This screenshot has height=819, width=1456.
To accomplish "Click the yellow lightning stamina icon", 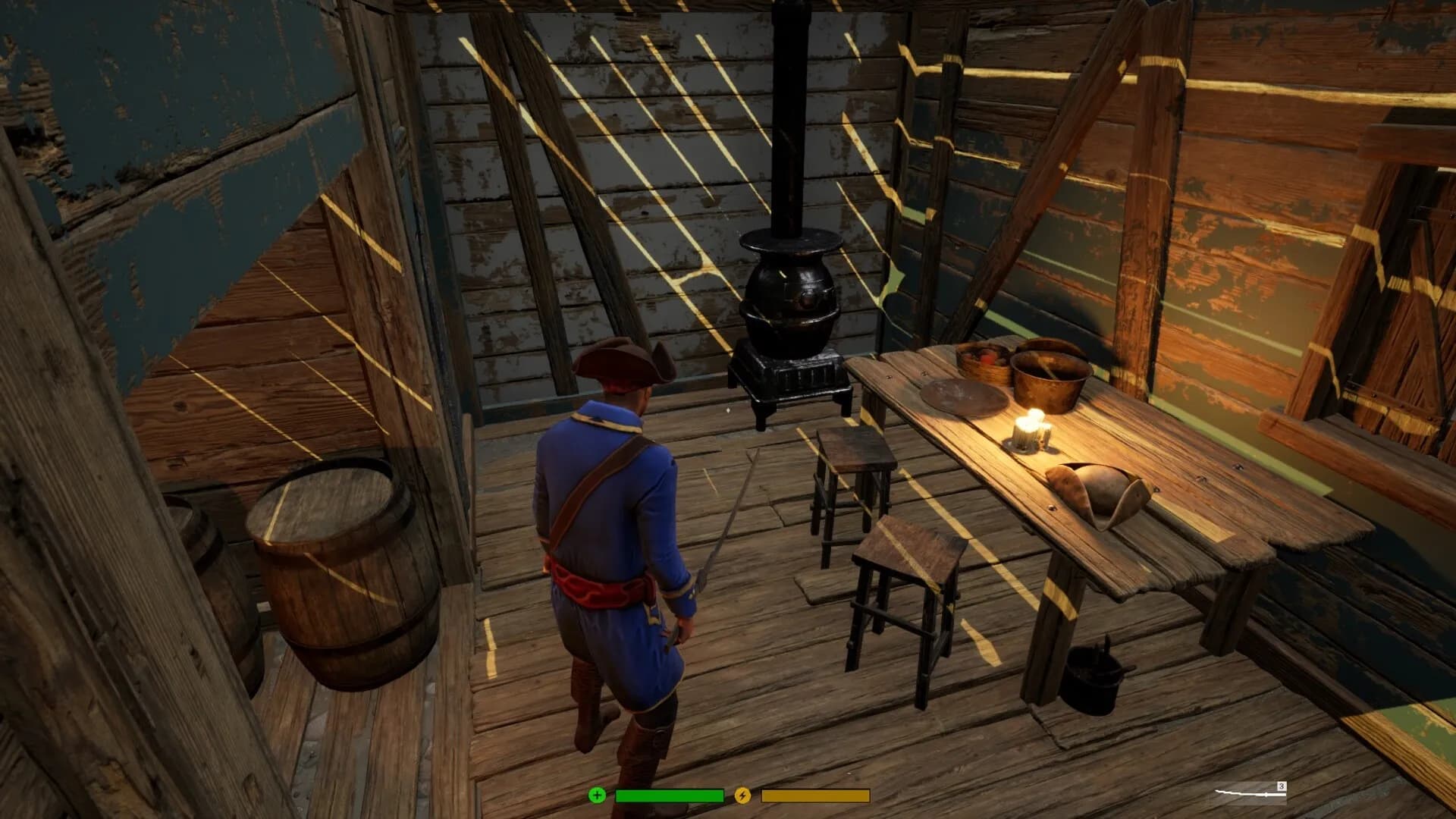I will 743,795.
